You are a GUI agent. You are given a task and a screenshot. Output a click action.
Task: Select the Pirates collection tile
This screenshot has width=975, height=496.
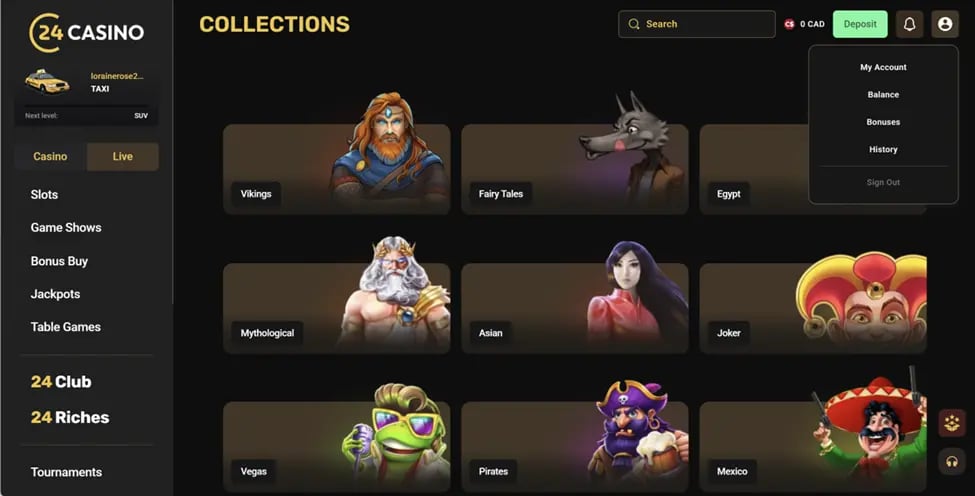click(574, 447)
